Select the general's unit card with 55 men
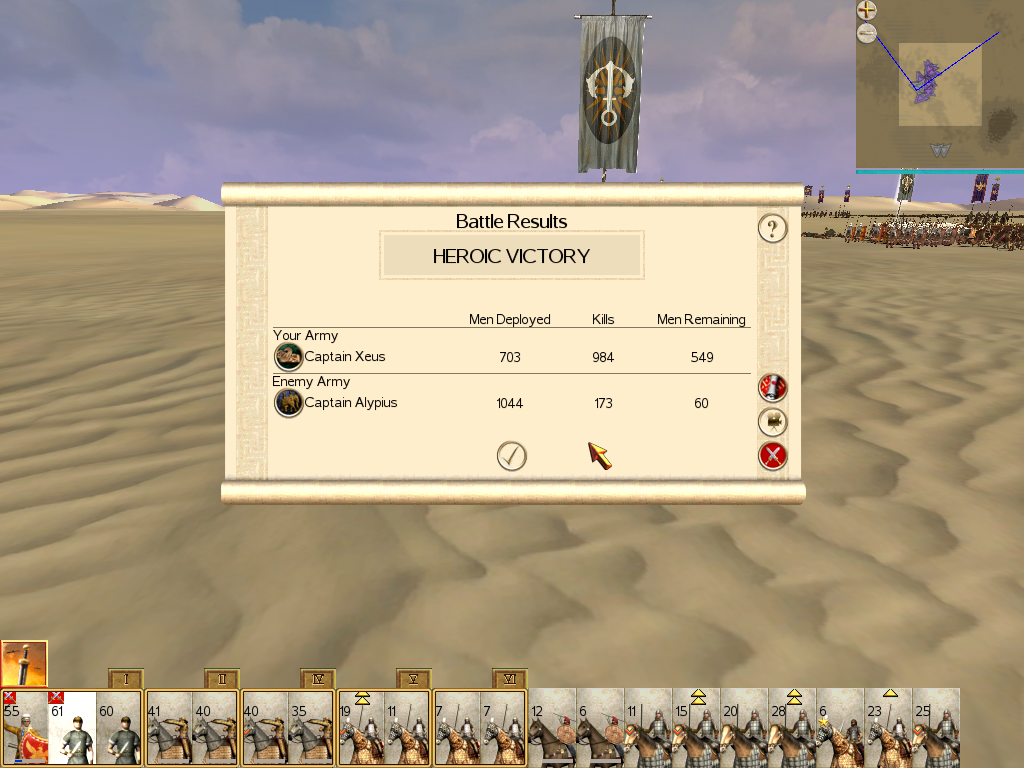Viewport: 1024px width, 768px height. pos(24,728)
